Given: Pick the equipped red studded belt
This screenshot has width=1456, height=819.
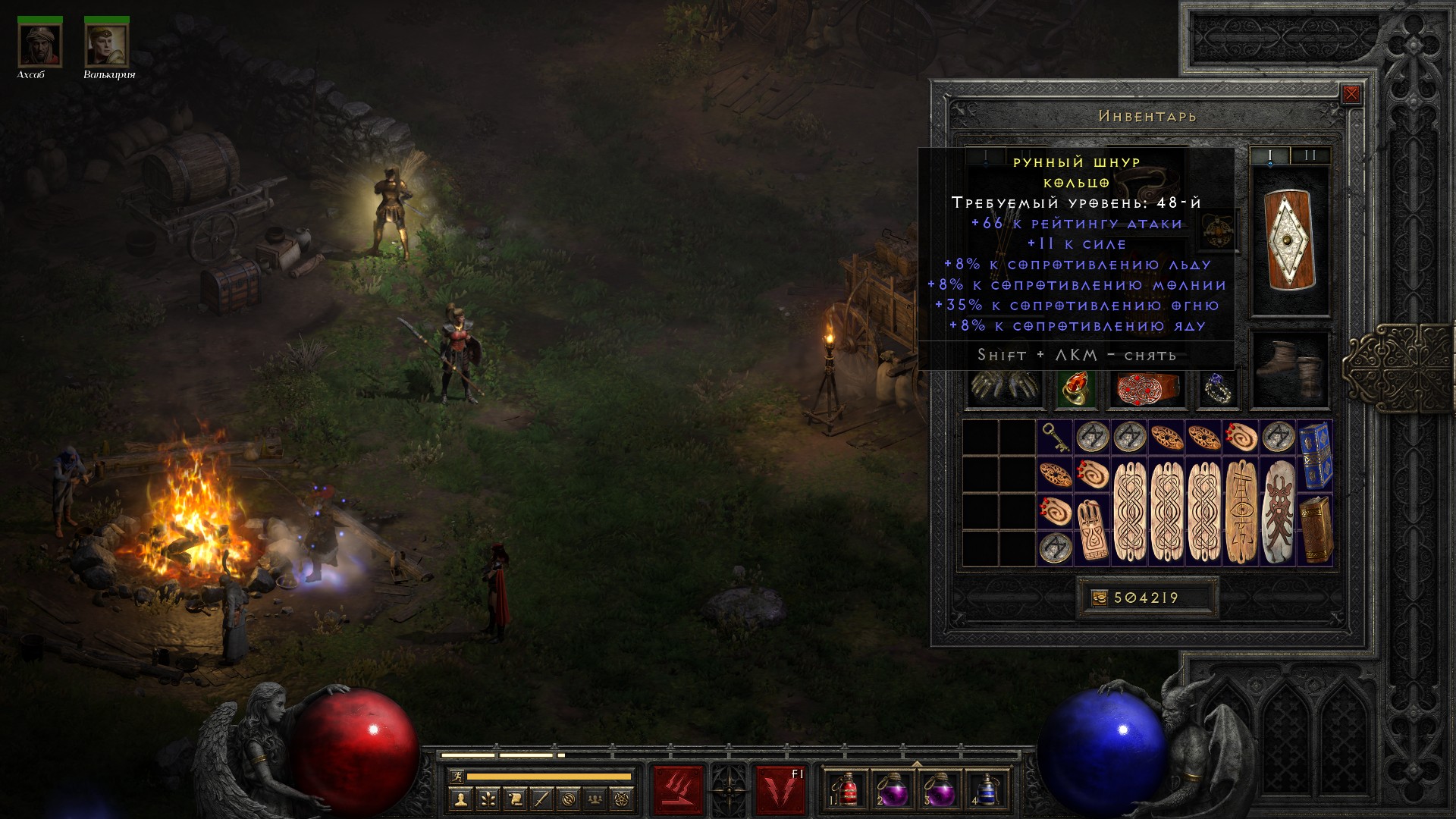Looking at the screenshot, I should 1146,388.
